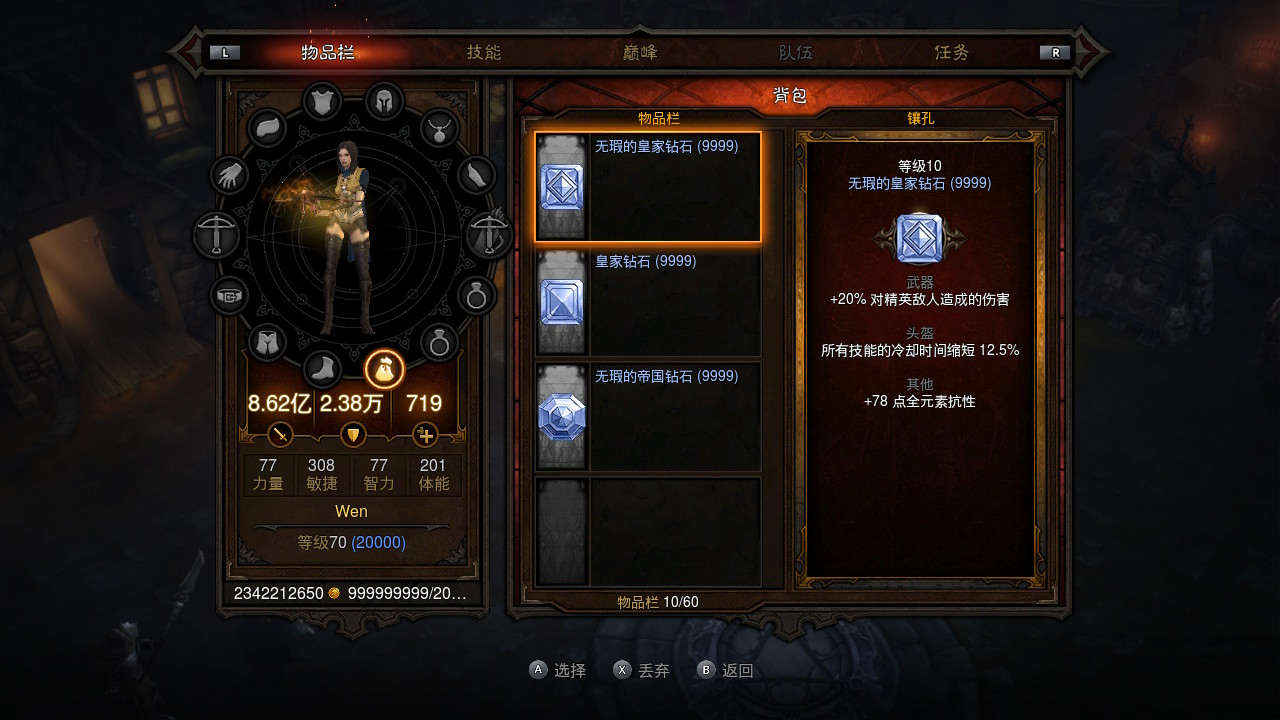This screenshot has width=1280, height=720.
Task: Select the 无瑕的皇家钻石 item row
Action: click(x=648, y=187)
